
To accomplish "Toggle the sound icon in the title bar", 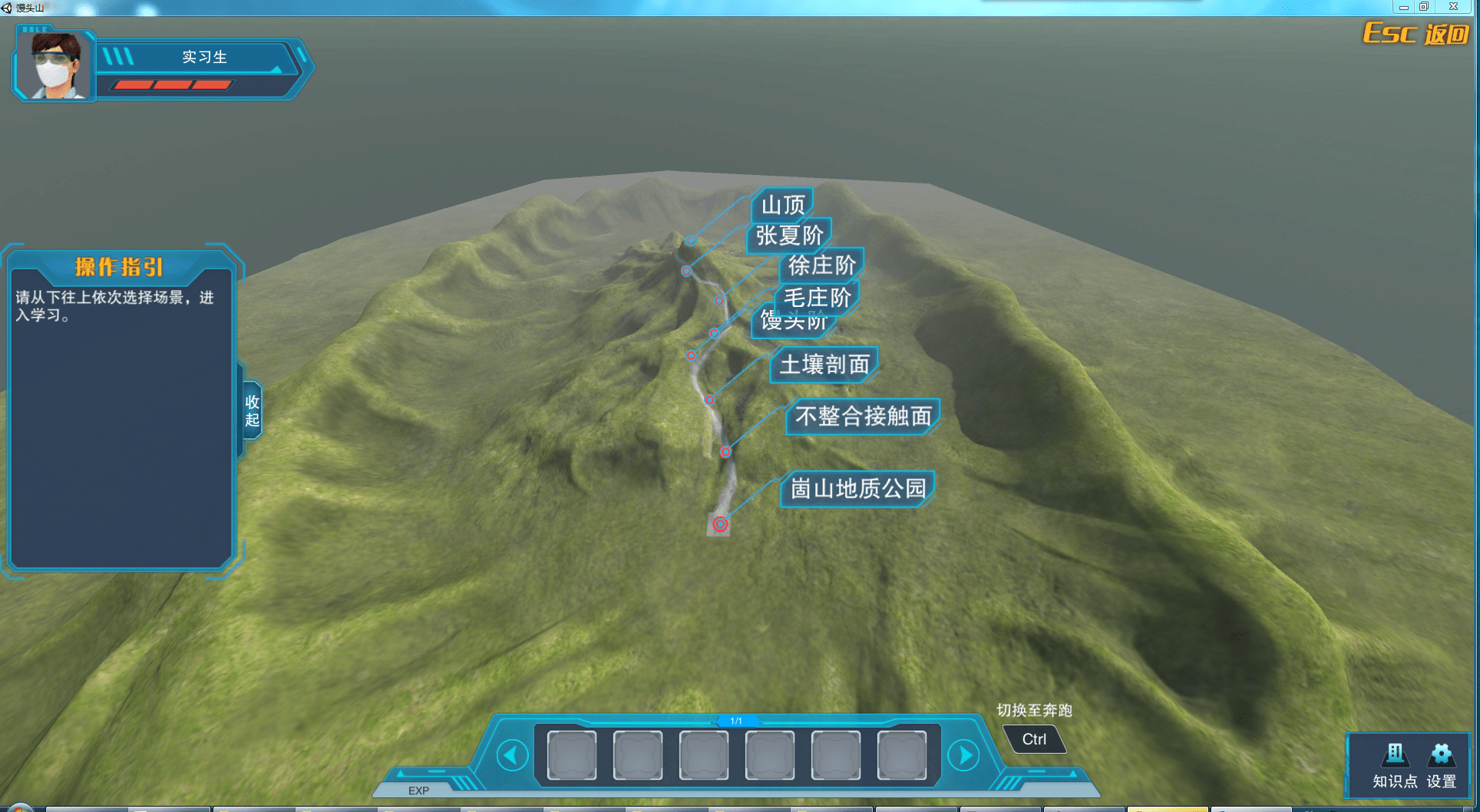I will point(6,7).
